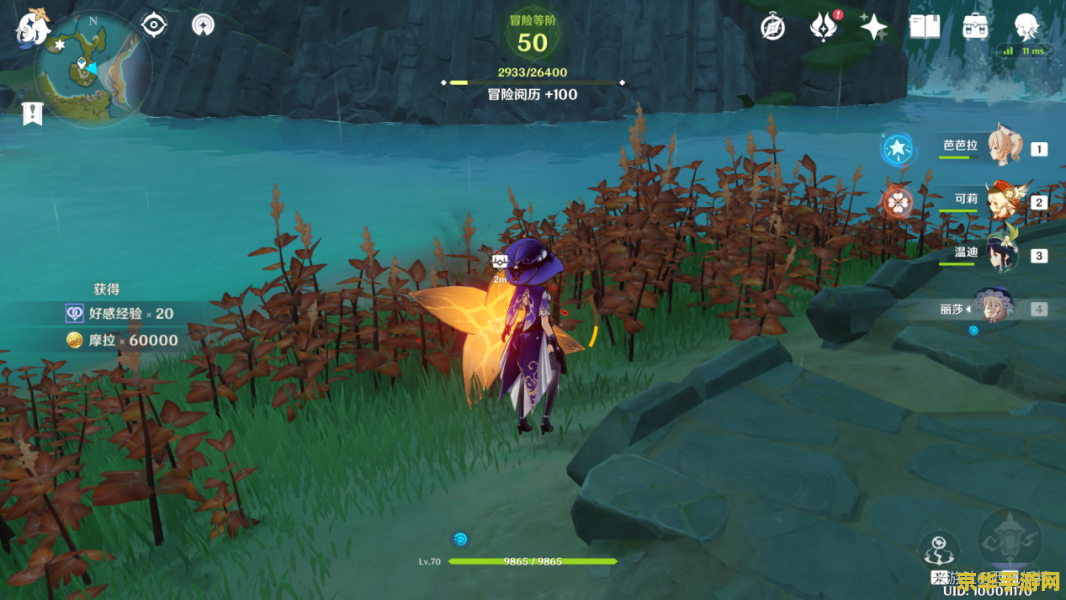
Task: Open the events icon with red alert
Action: point(823,26)
